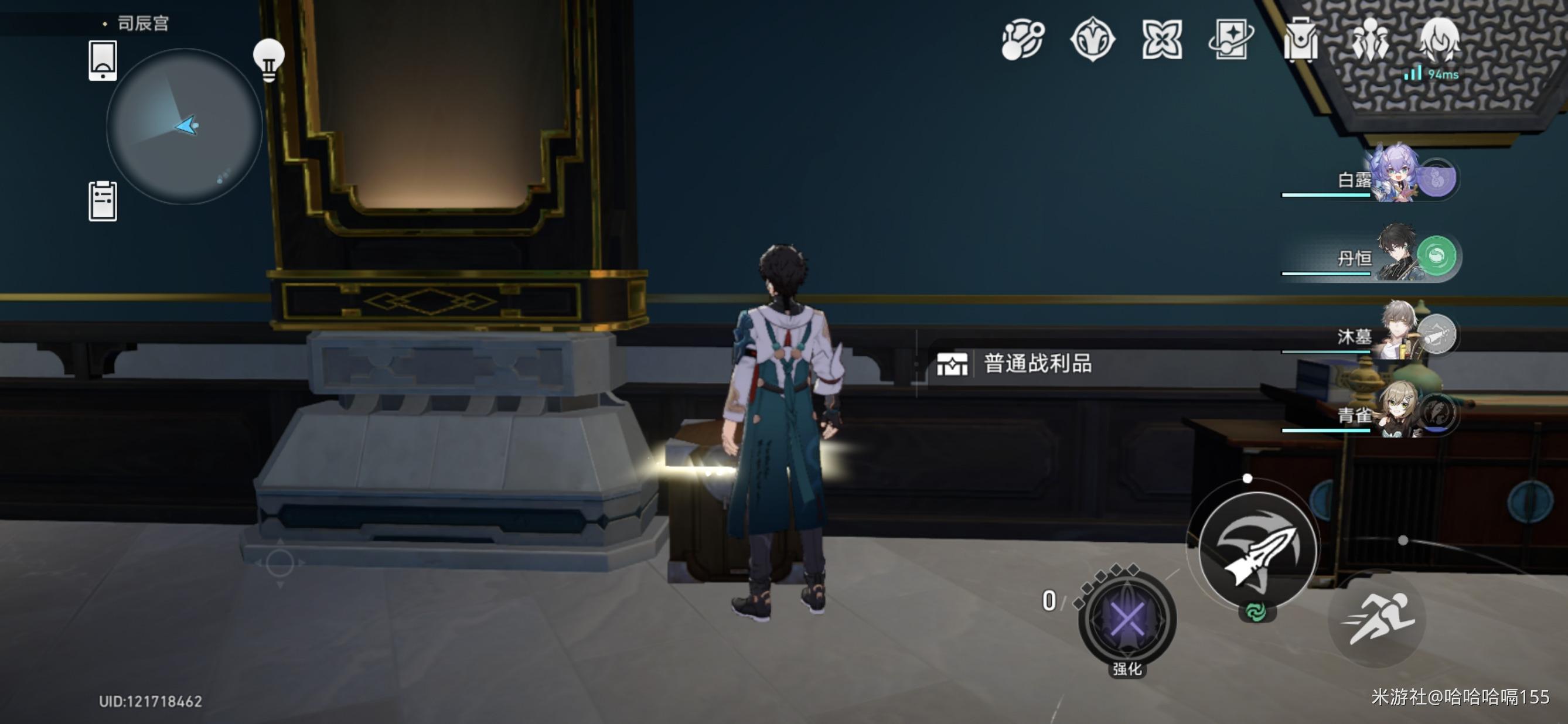Open the daily training four-petal icon

point(1161,40)
